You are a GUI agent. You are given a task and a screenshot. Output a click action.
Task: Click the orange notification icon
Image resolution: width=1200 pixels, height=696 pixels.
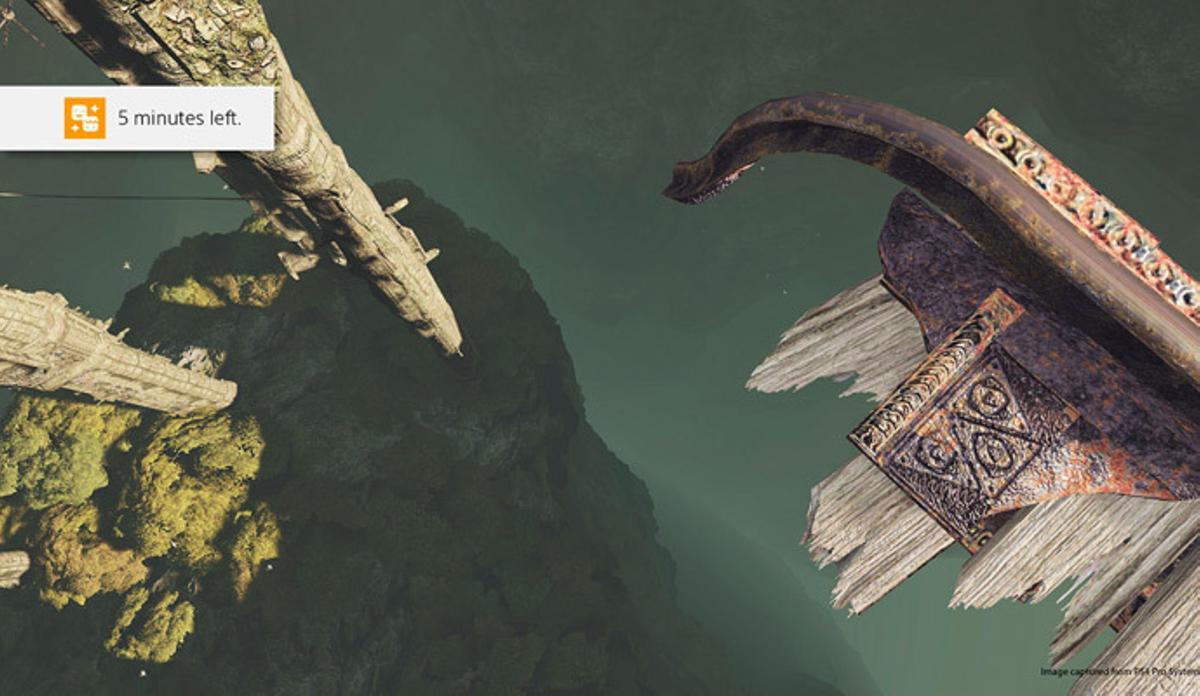(85, 118)
